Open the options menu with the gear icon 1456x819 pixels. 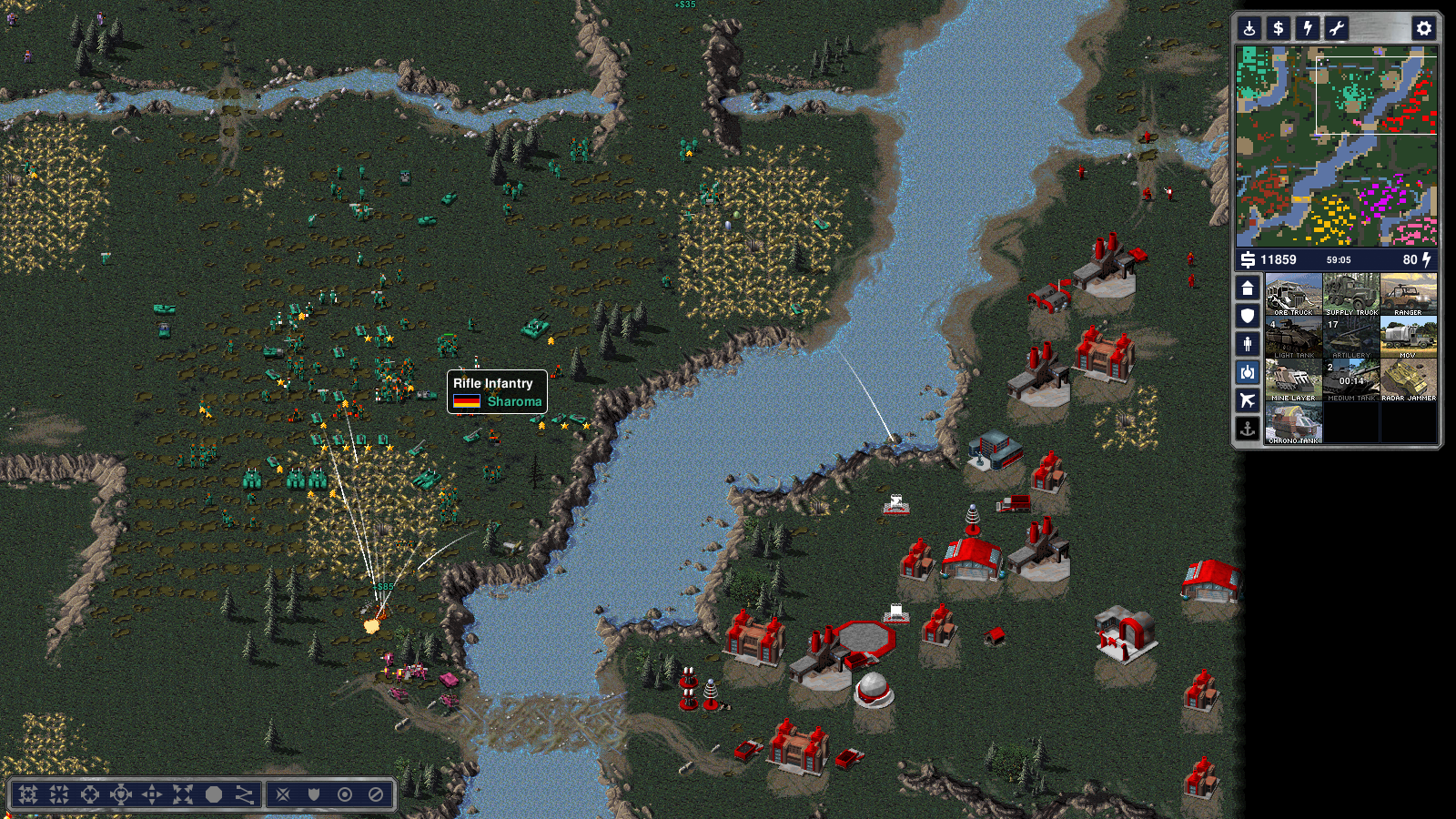pos(1423,28)
